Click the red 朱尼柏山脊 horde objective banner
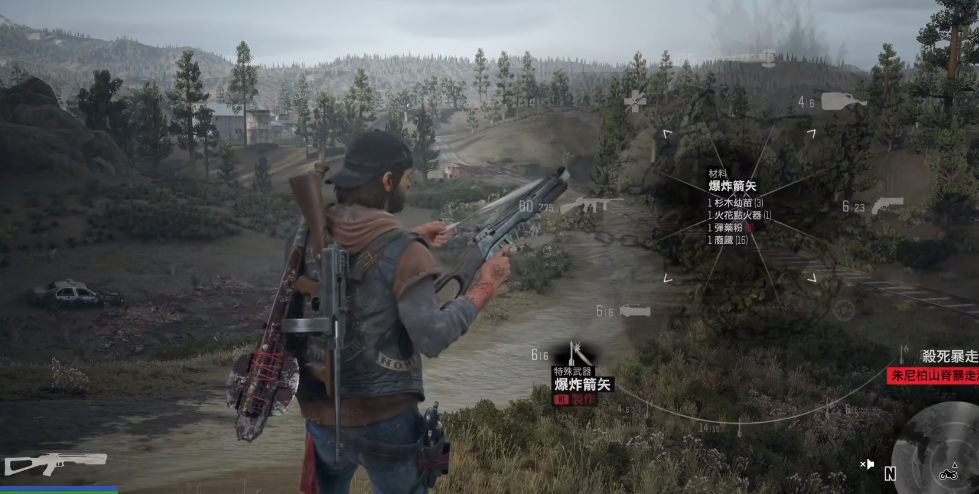Screen dimensions: 979x494 point(932,375)
